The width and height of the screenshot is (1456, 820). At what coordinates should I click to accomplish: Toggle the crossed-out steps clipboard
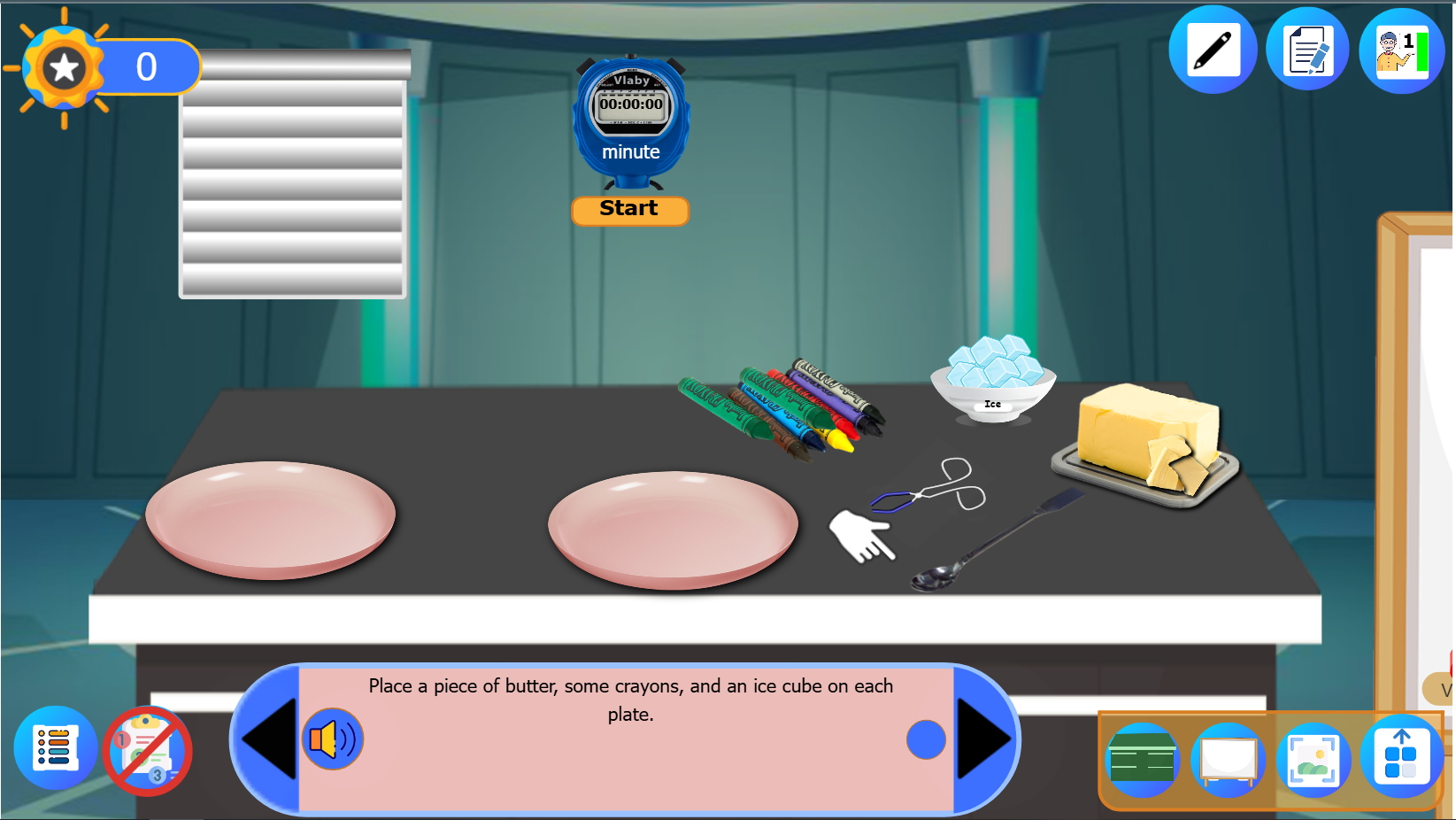147,749
